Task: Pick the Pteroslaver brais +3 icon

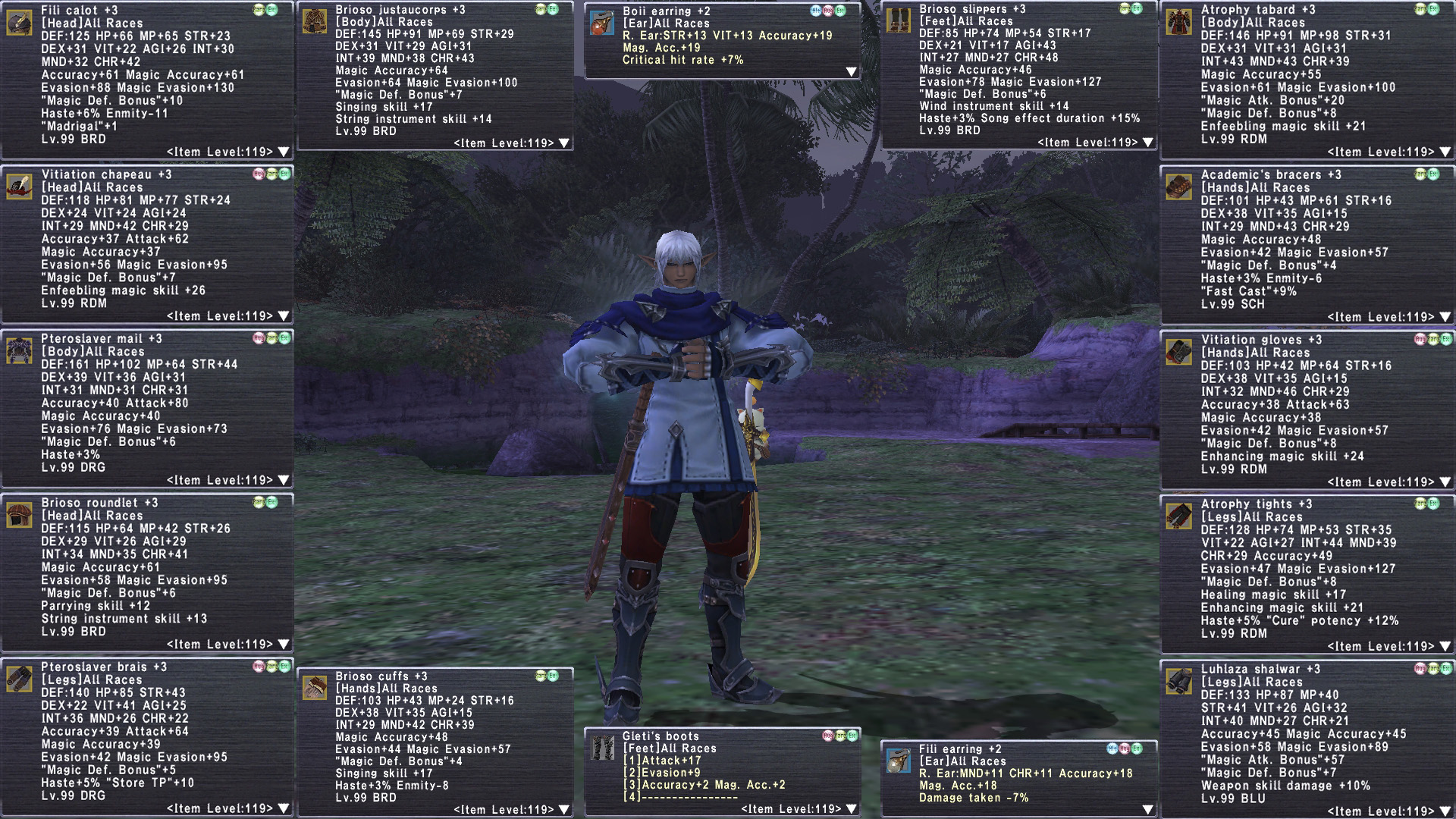Action: pos(19,679)
